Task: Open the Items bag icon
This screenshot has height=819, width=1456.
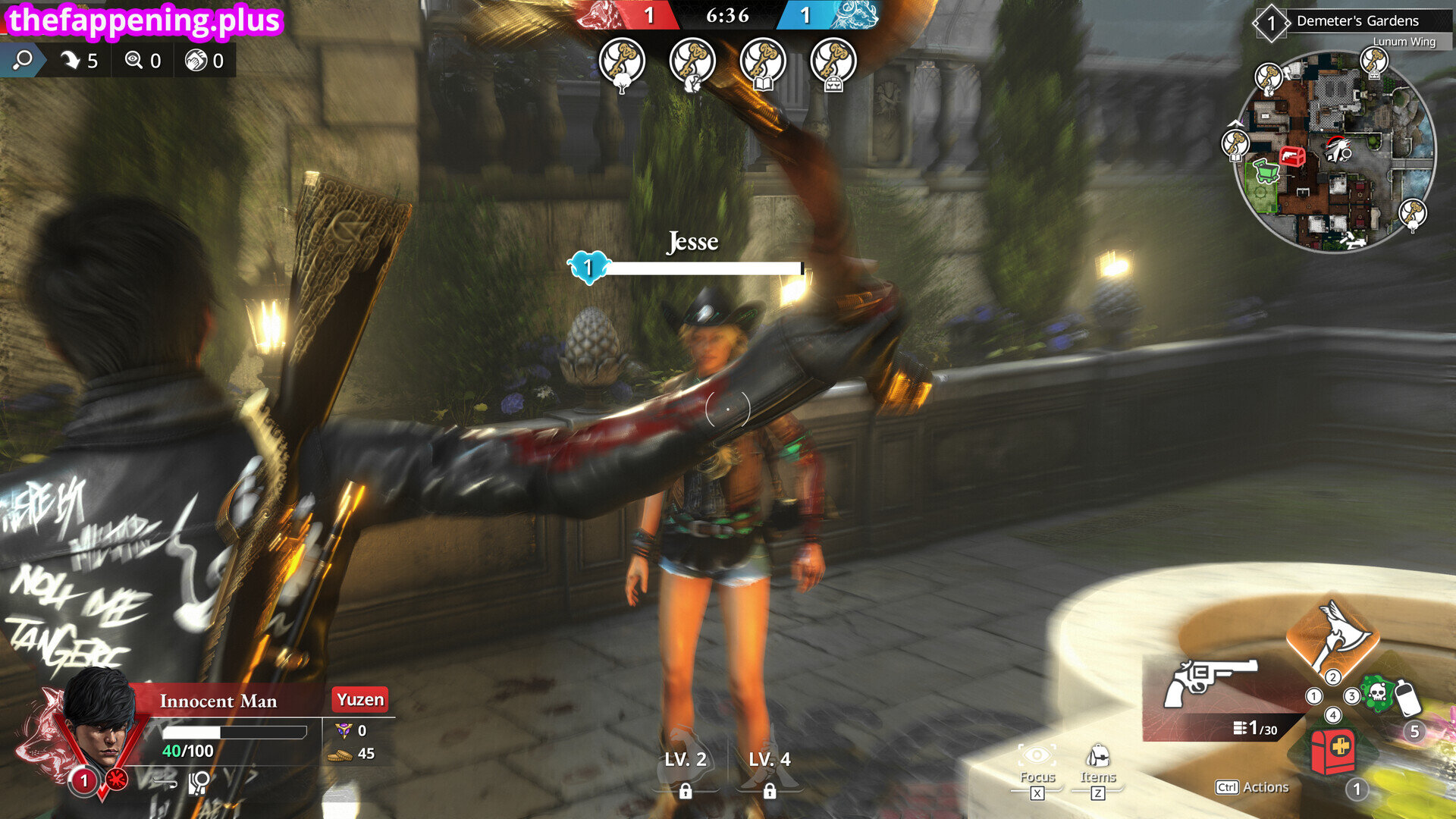Action: pyautogui.click(x=1097, y=758)
